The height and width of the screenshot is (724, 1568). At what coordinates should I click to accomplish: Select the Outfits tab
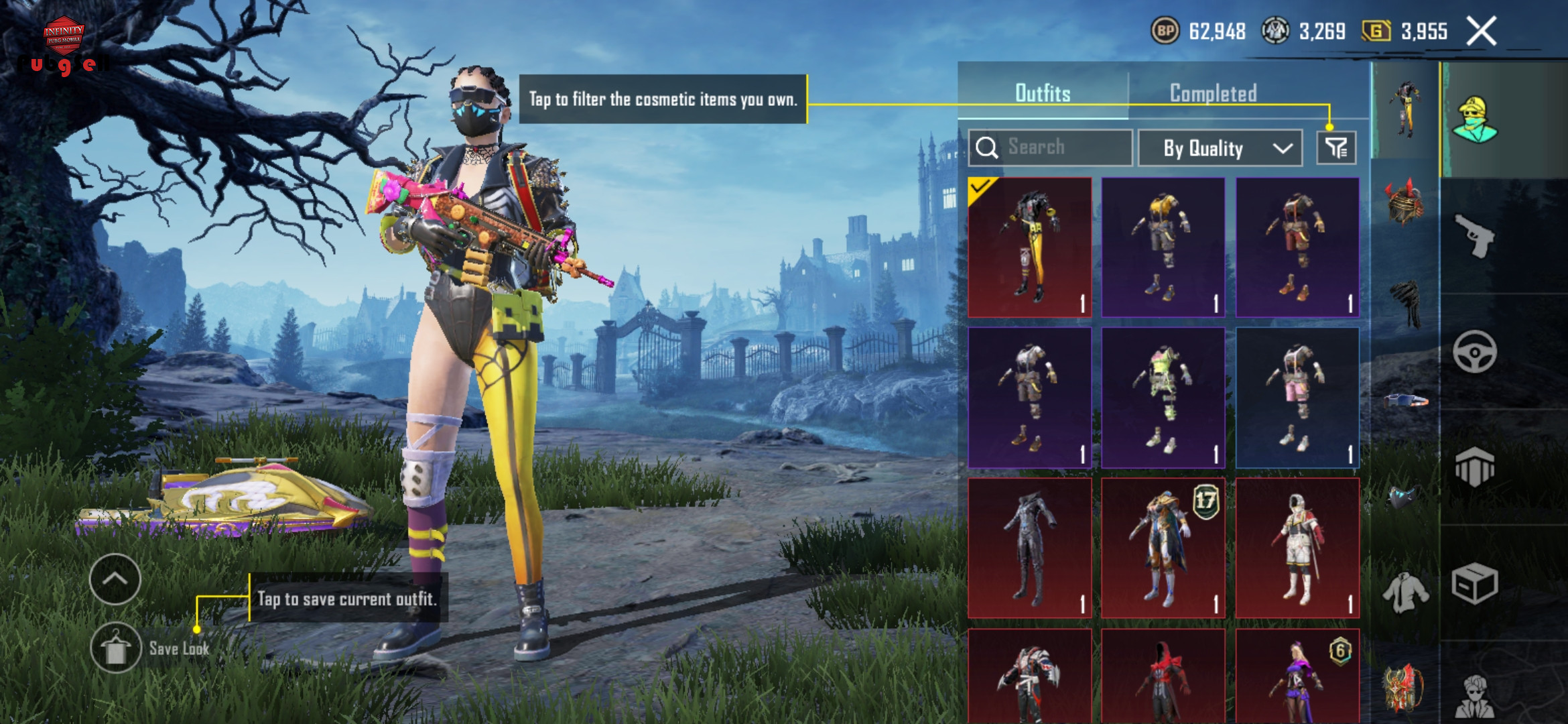(1043, 93)
